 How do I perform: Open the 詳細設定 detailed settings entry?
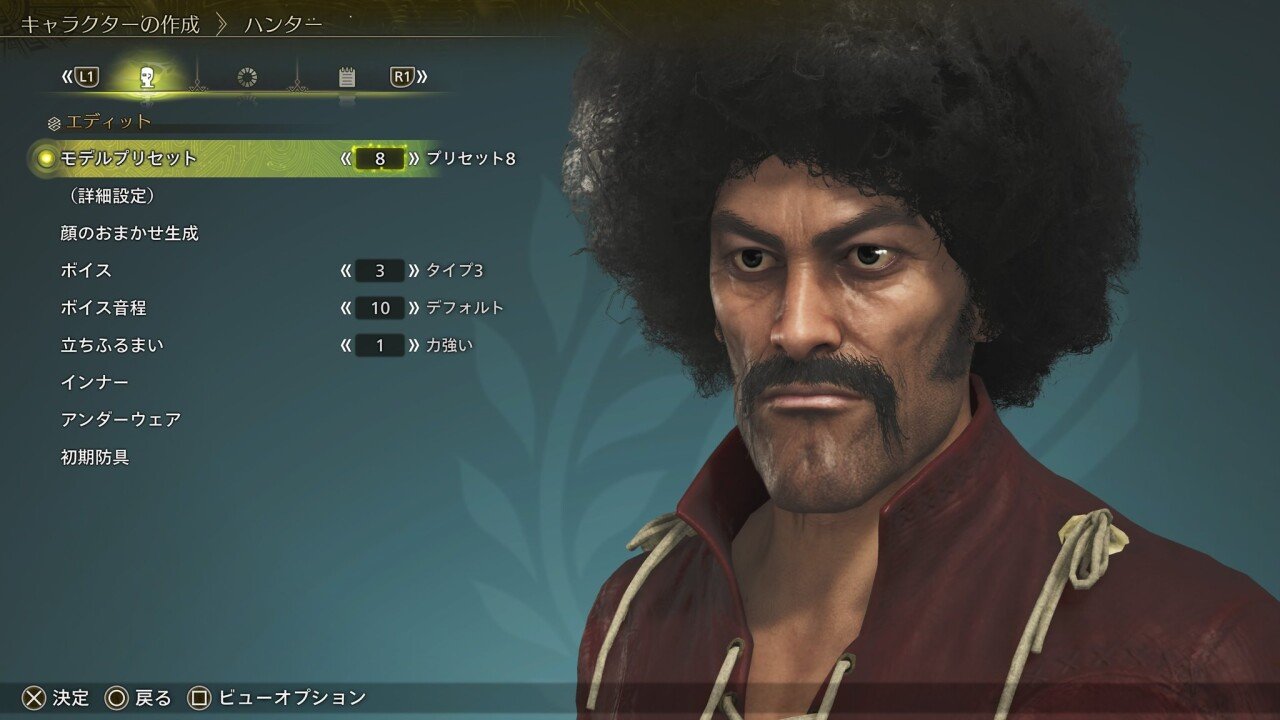110,196
